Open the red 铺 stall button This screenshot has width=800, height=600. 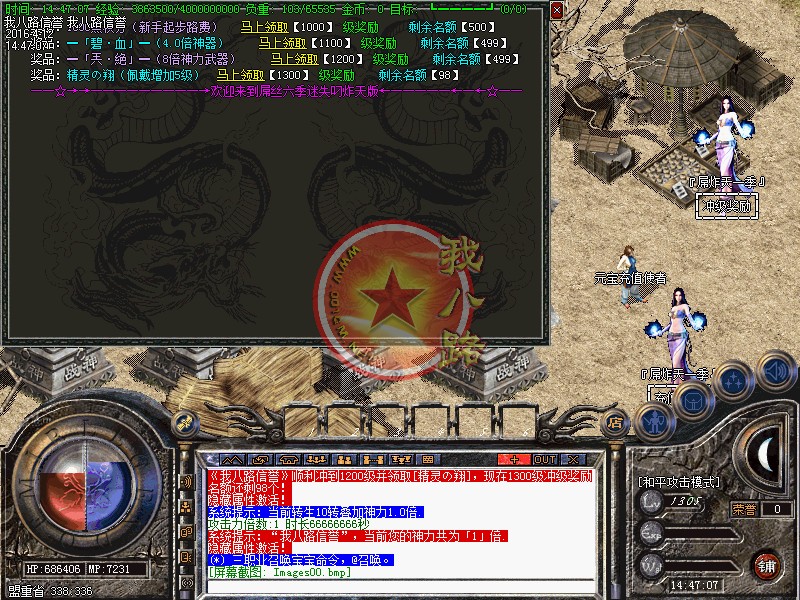pos(766,564)
